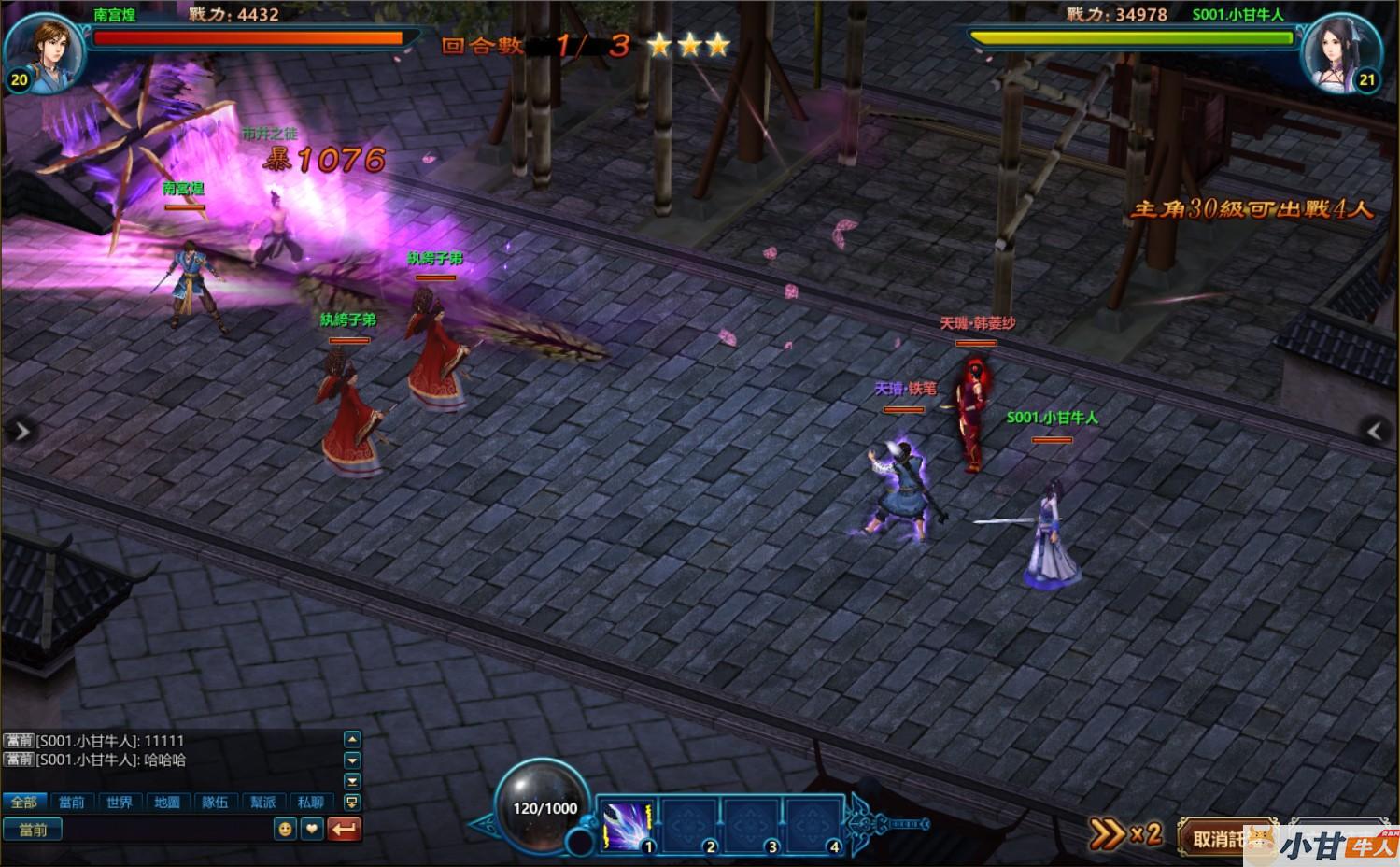Image resolution: width=1400 pixels, height=867 pixels.
Task: Open the 地圖 chat tab
Action: coord(167,802)
